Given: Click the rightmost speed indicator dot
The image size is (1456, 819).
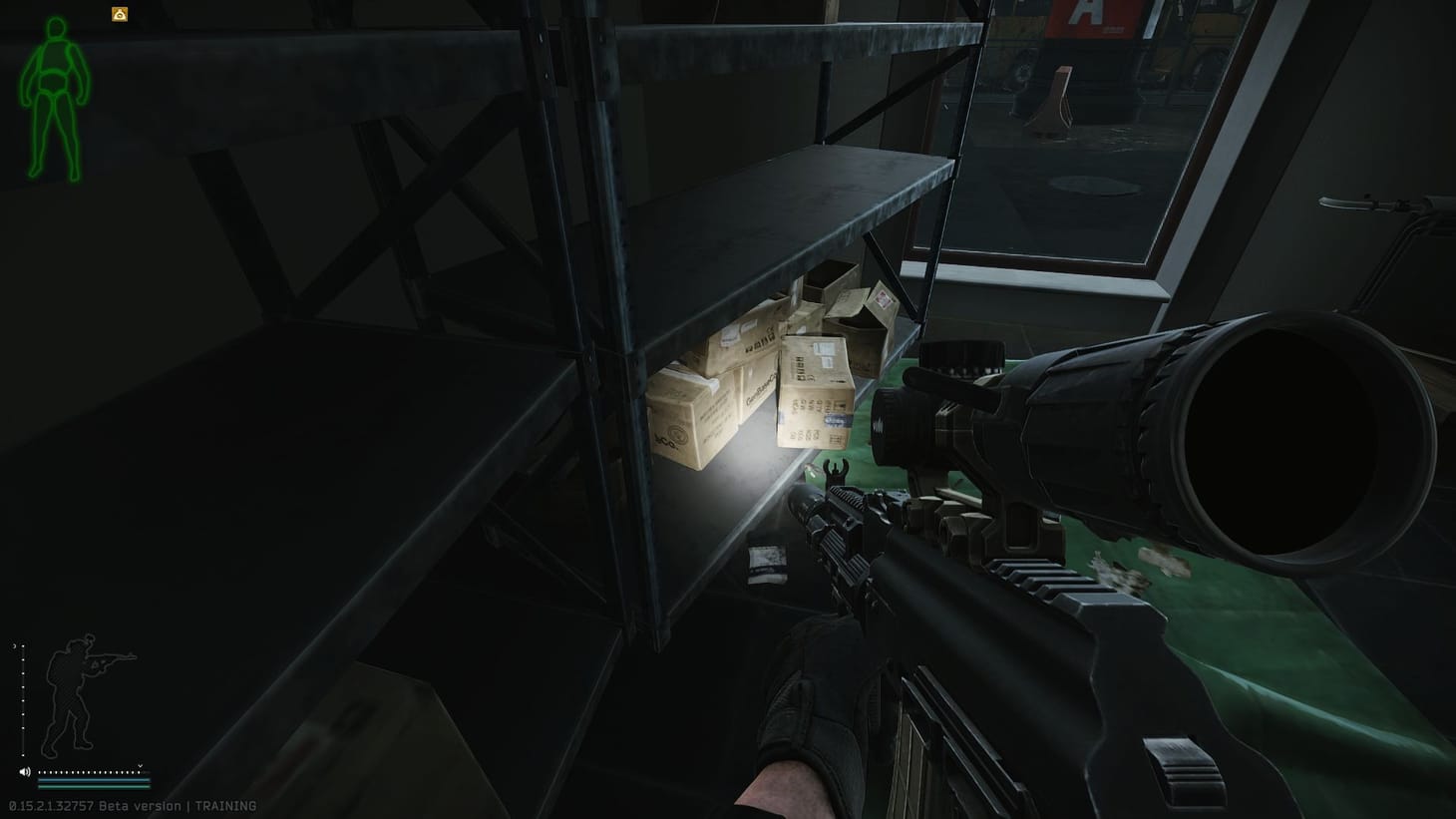Looking at the screenshot, I should (x=140, y=772).
